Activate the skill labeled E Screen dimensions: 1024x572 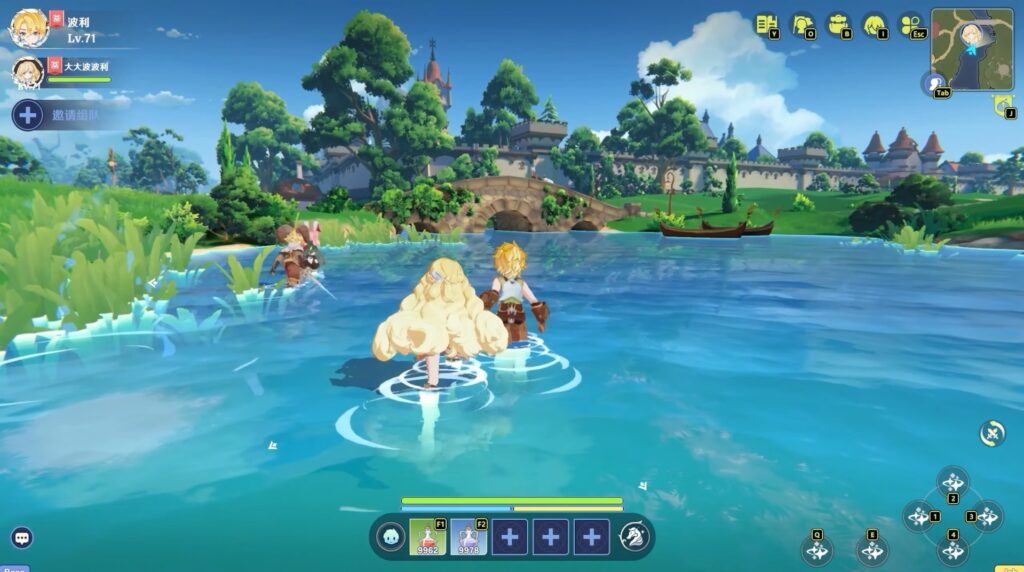click(873, 550)
